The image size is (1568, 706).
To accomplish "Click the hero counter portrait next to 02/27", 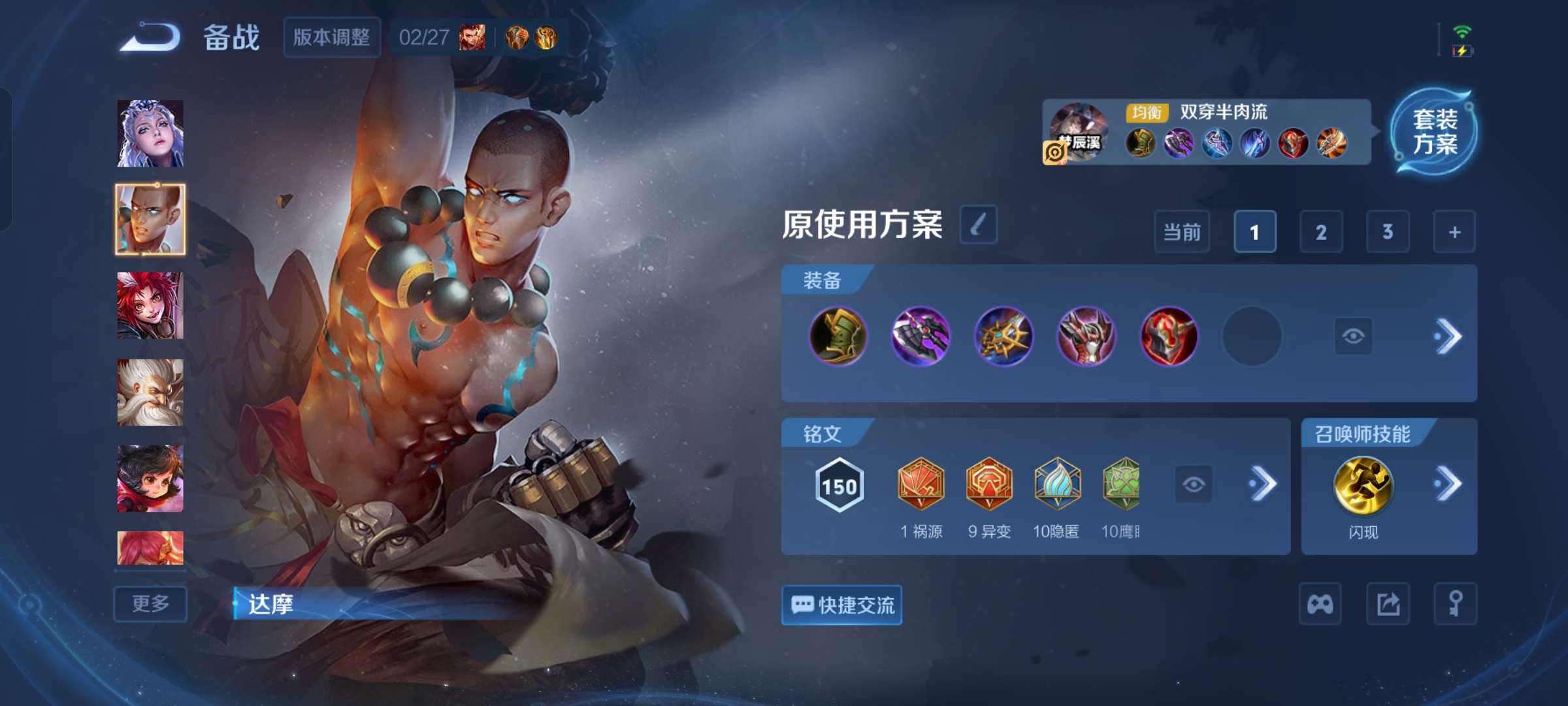I will point(472,38).
